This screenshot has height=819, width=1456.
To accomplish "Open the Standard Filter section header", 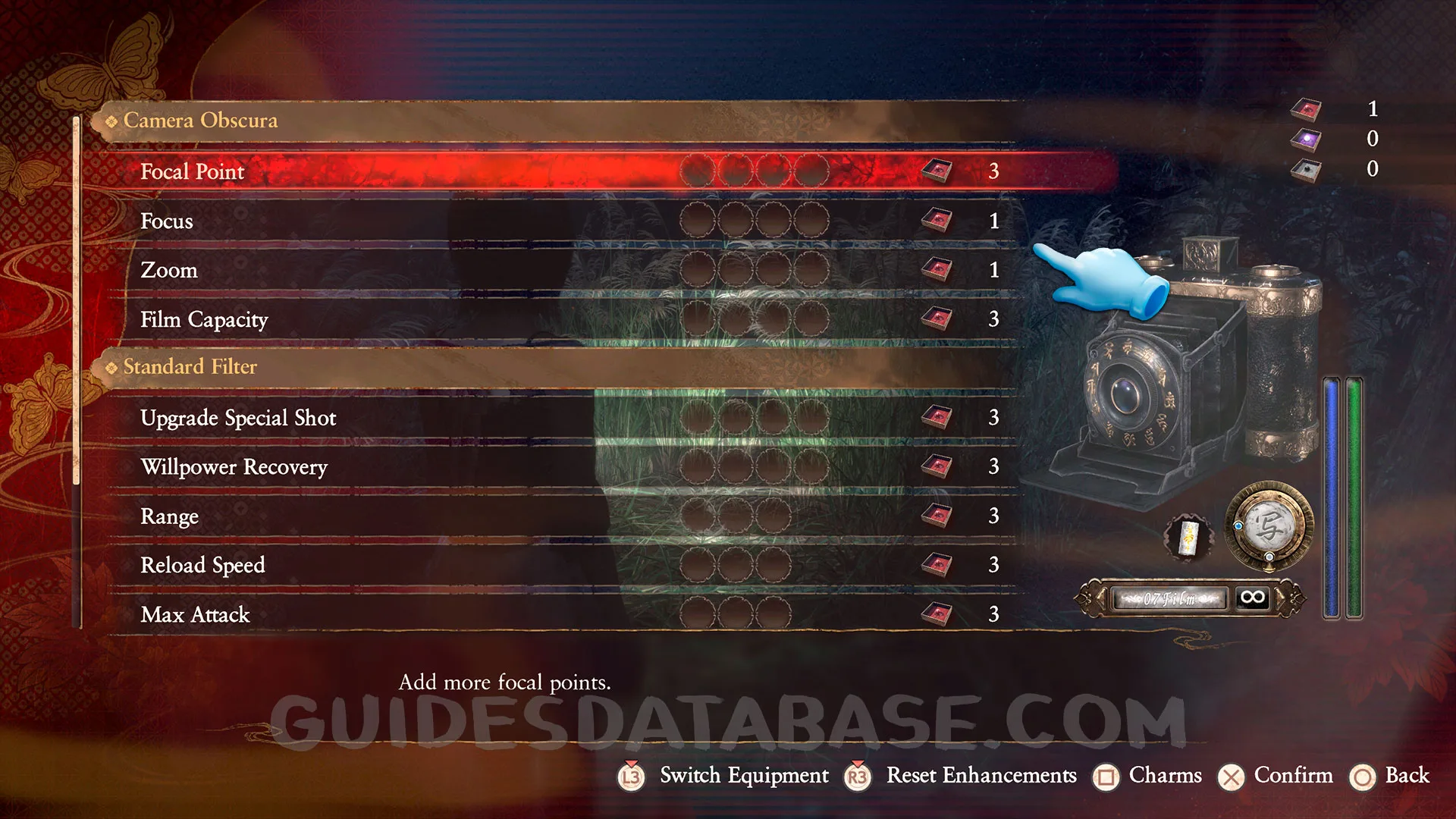I will 190,367.
